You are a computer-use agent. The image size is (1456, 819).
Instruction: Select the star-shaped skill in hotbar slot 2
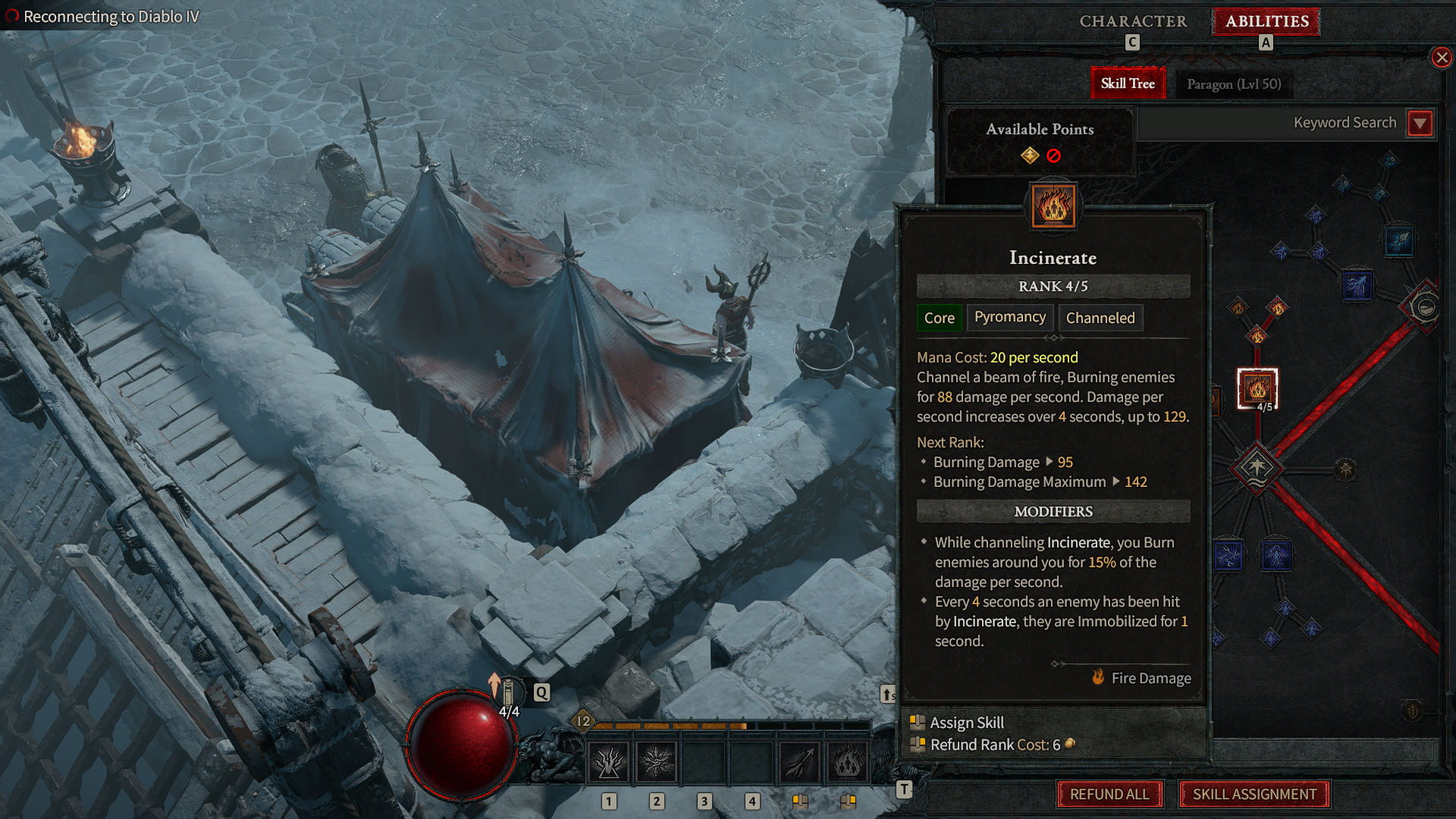coord(656,760)
